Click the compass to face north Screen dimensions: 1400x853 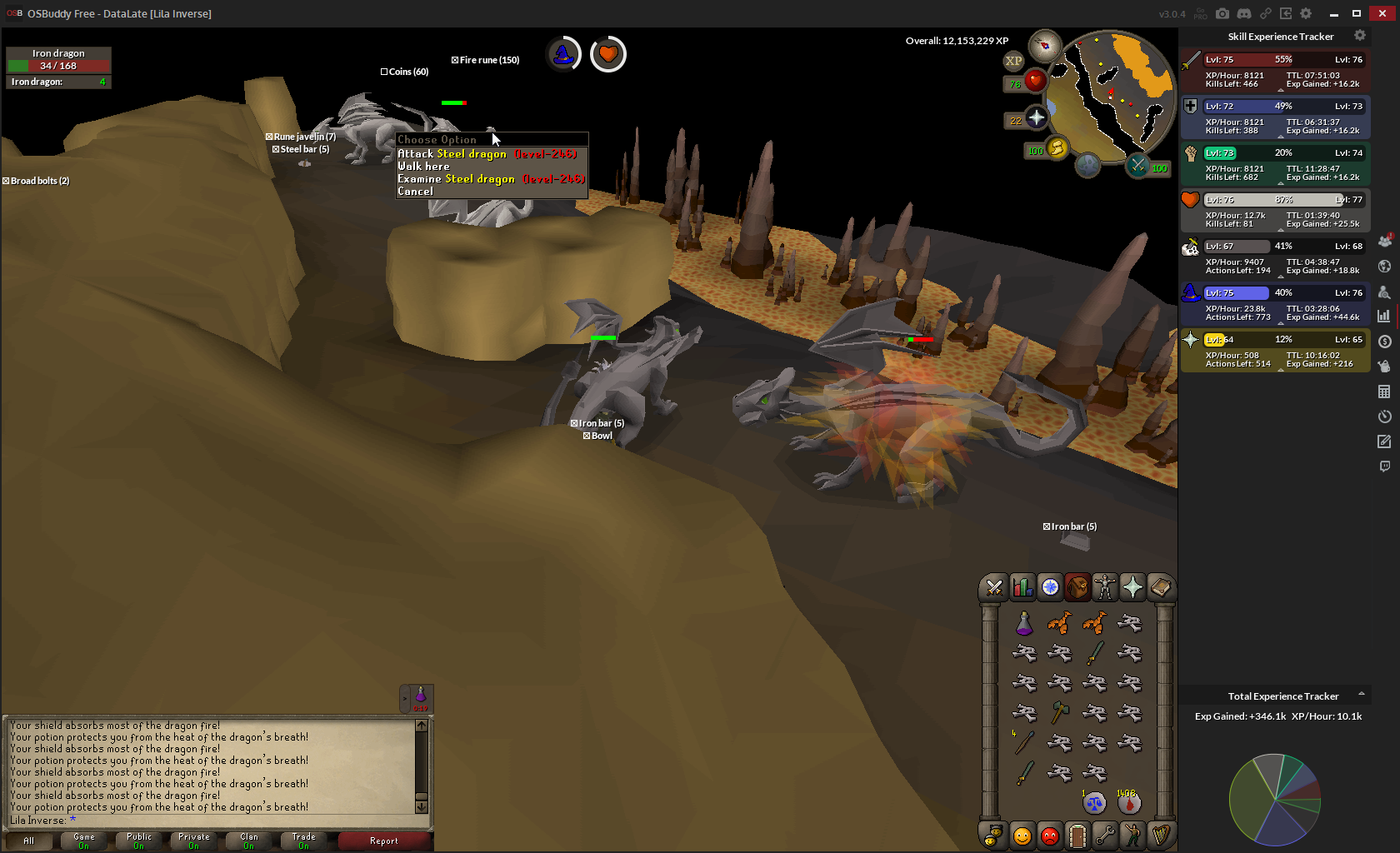(1044, 45)
